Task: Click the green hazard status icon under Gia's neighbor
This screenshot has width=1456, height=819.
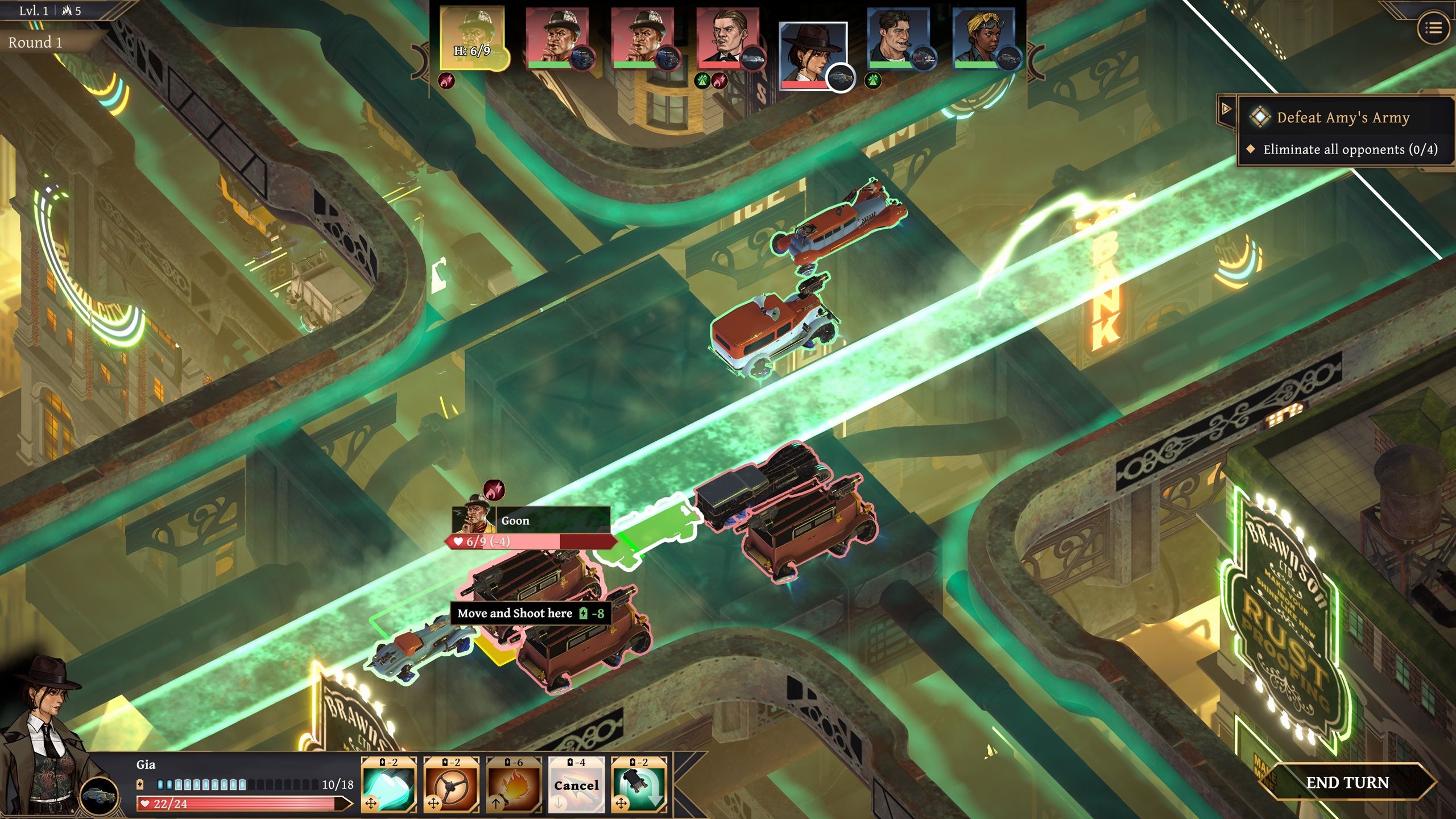Action: pyautogui.click(x=873, y=81)
